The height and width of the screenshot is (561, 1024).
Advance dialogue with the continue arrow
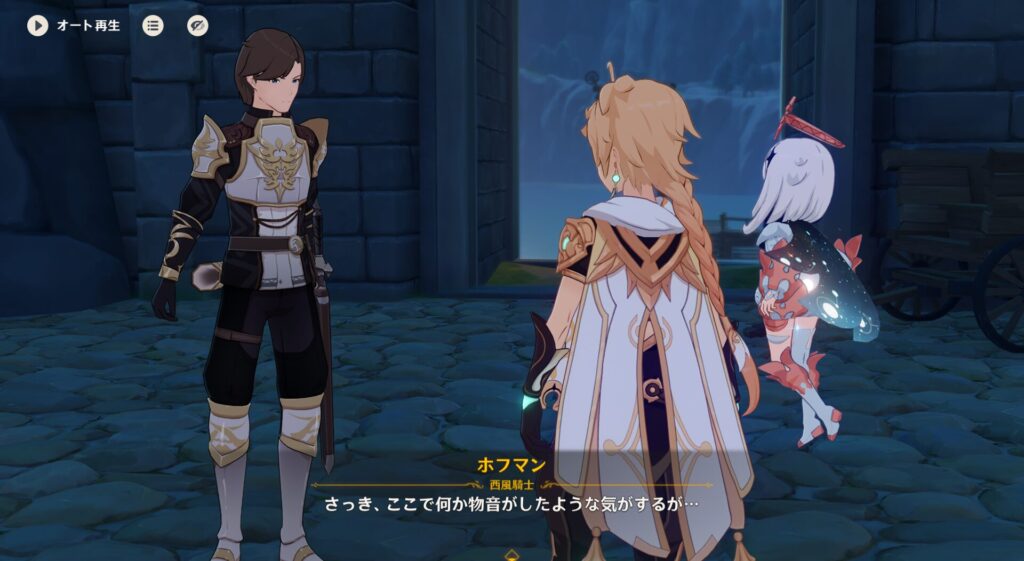point(512,553)
